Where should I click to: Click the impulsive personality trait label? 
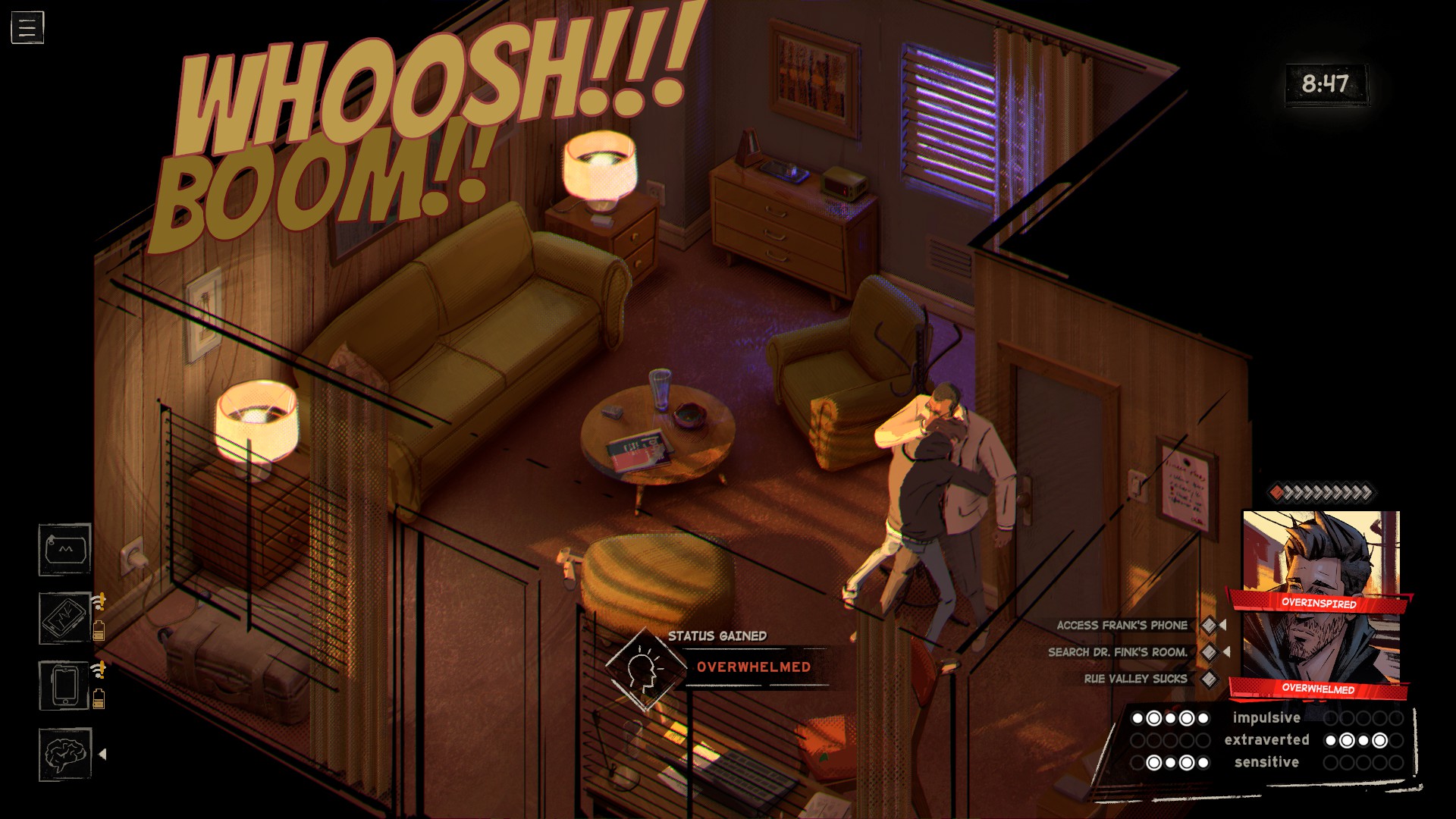click(1266, 718)
